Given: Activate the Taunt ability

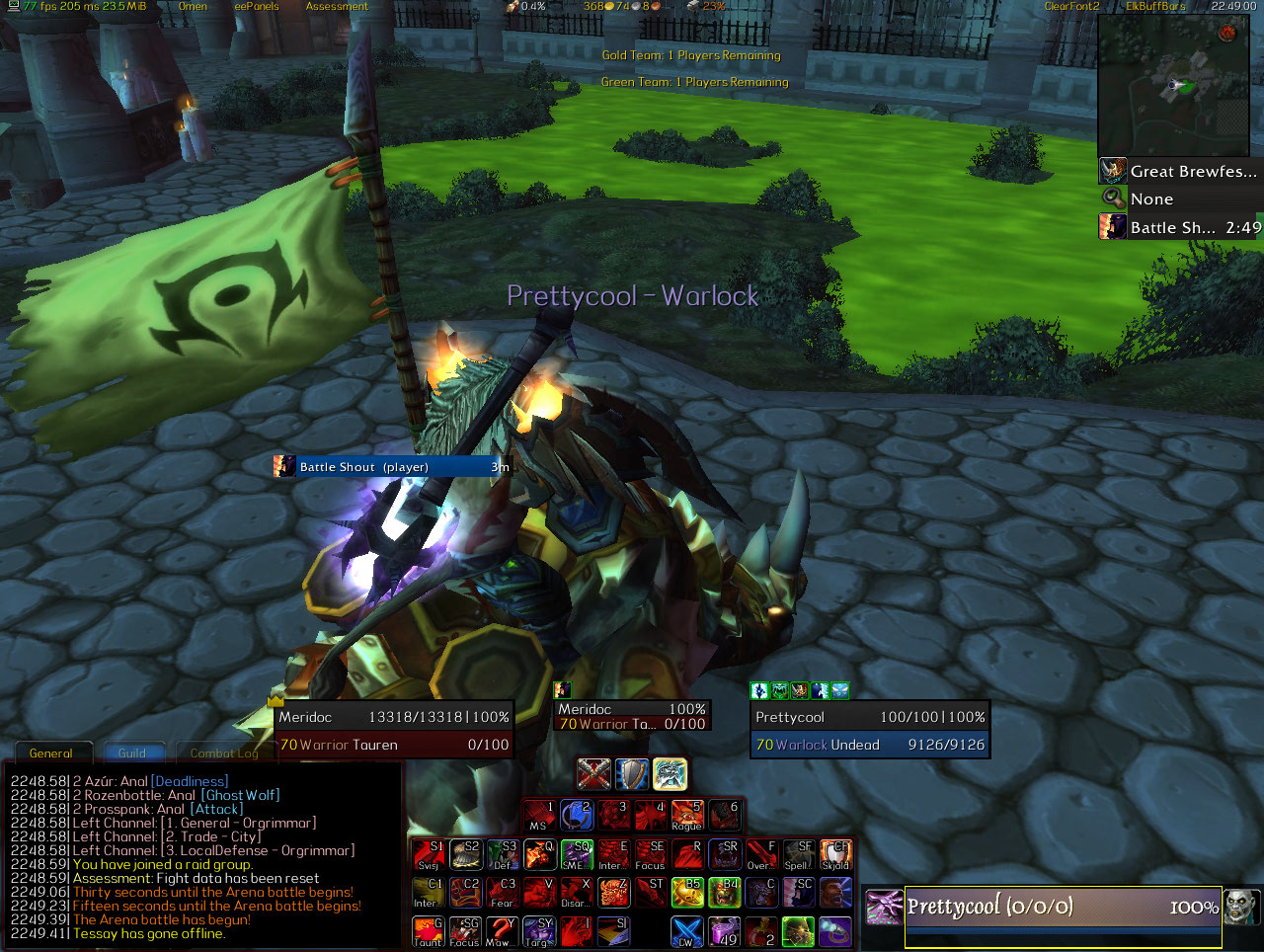Looking at the screenshot, I should [428, 931].
